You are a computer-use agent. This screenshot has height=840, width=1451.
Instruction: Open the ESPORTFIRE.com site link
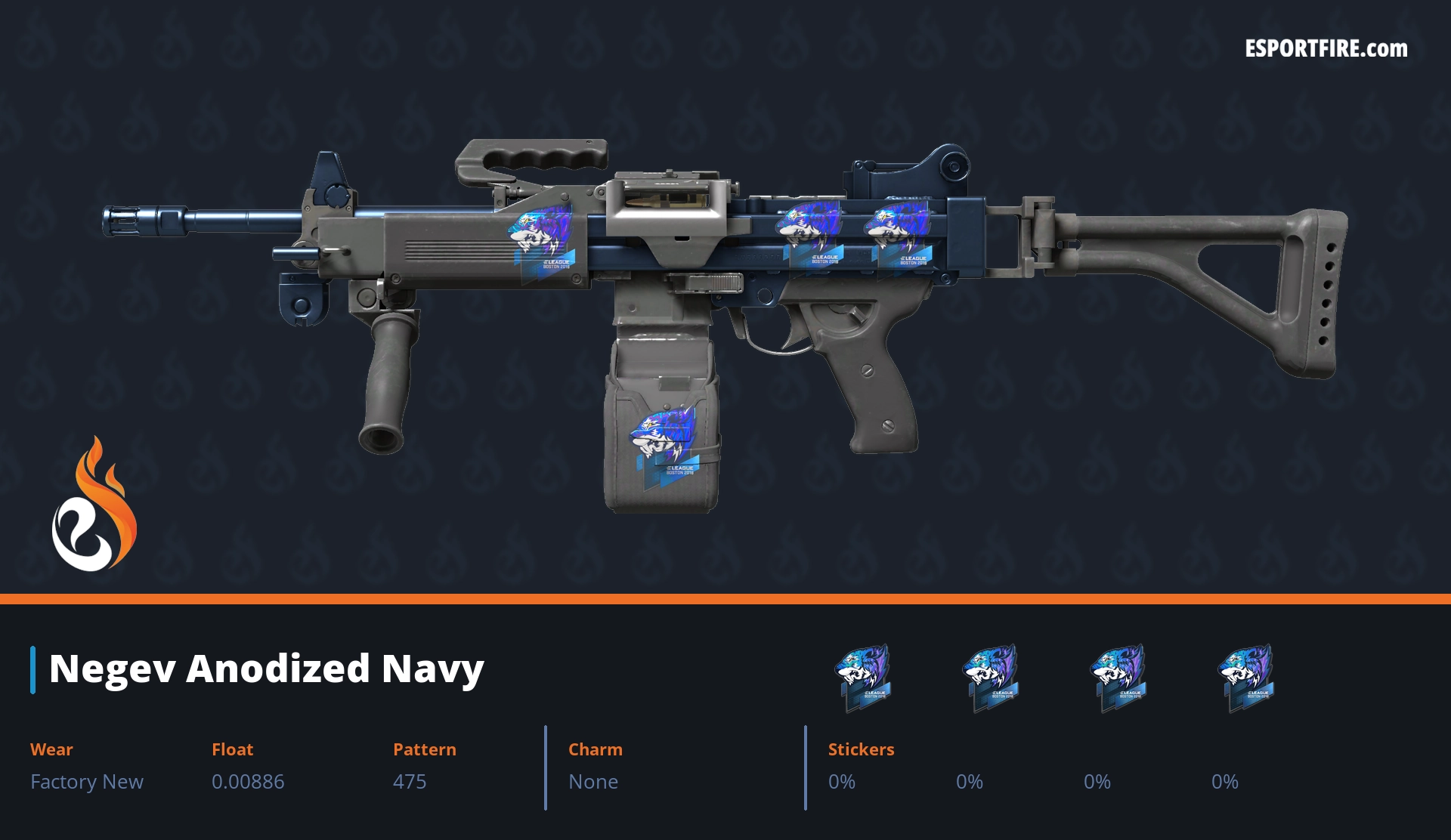coord(1326,49)
